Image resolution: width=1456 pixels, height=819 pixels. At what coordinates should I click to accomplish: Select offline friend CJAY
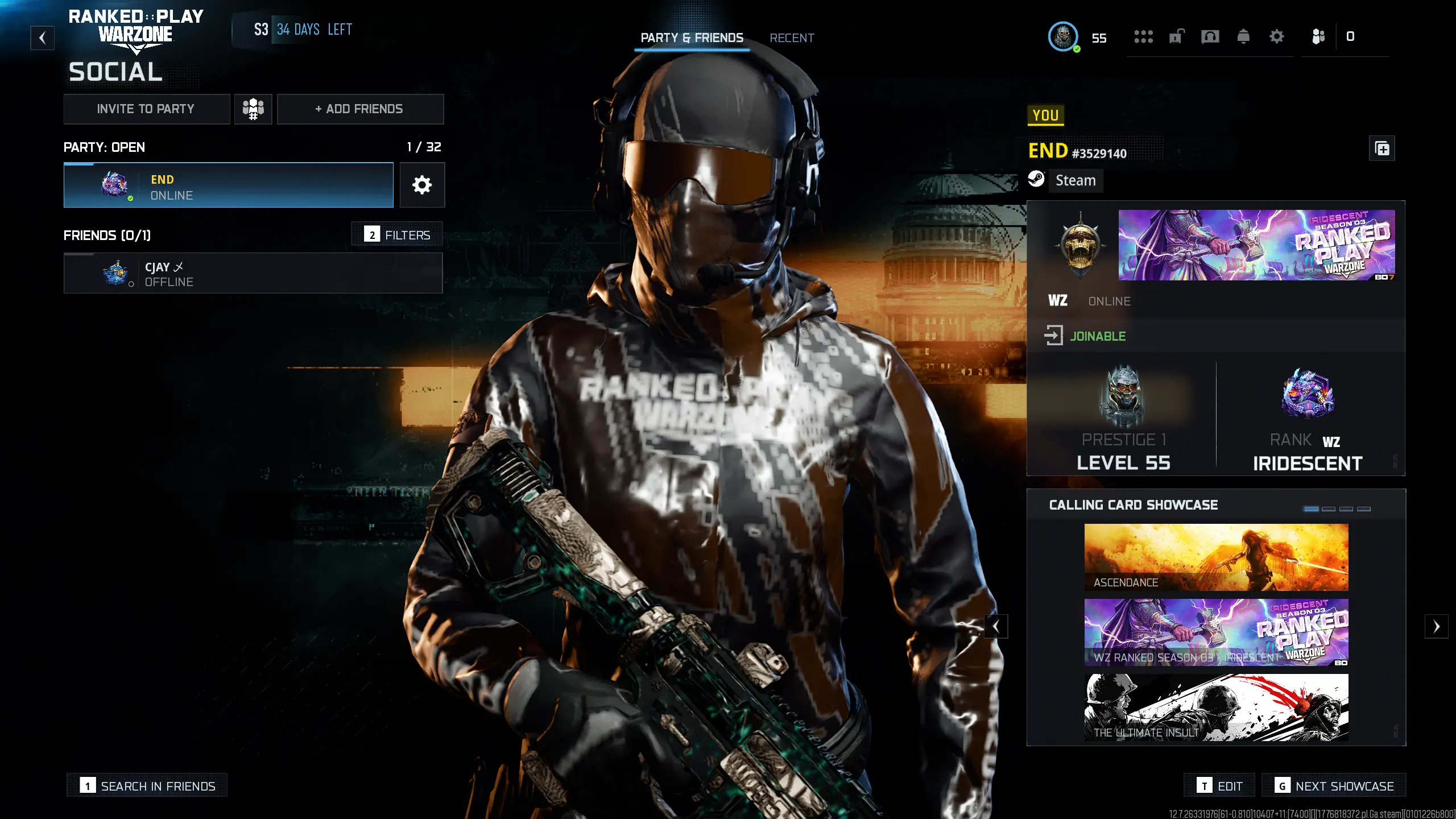pos(253,274)
